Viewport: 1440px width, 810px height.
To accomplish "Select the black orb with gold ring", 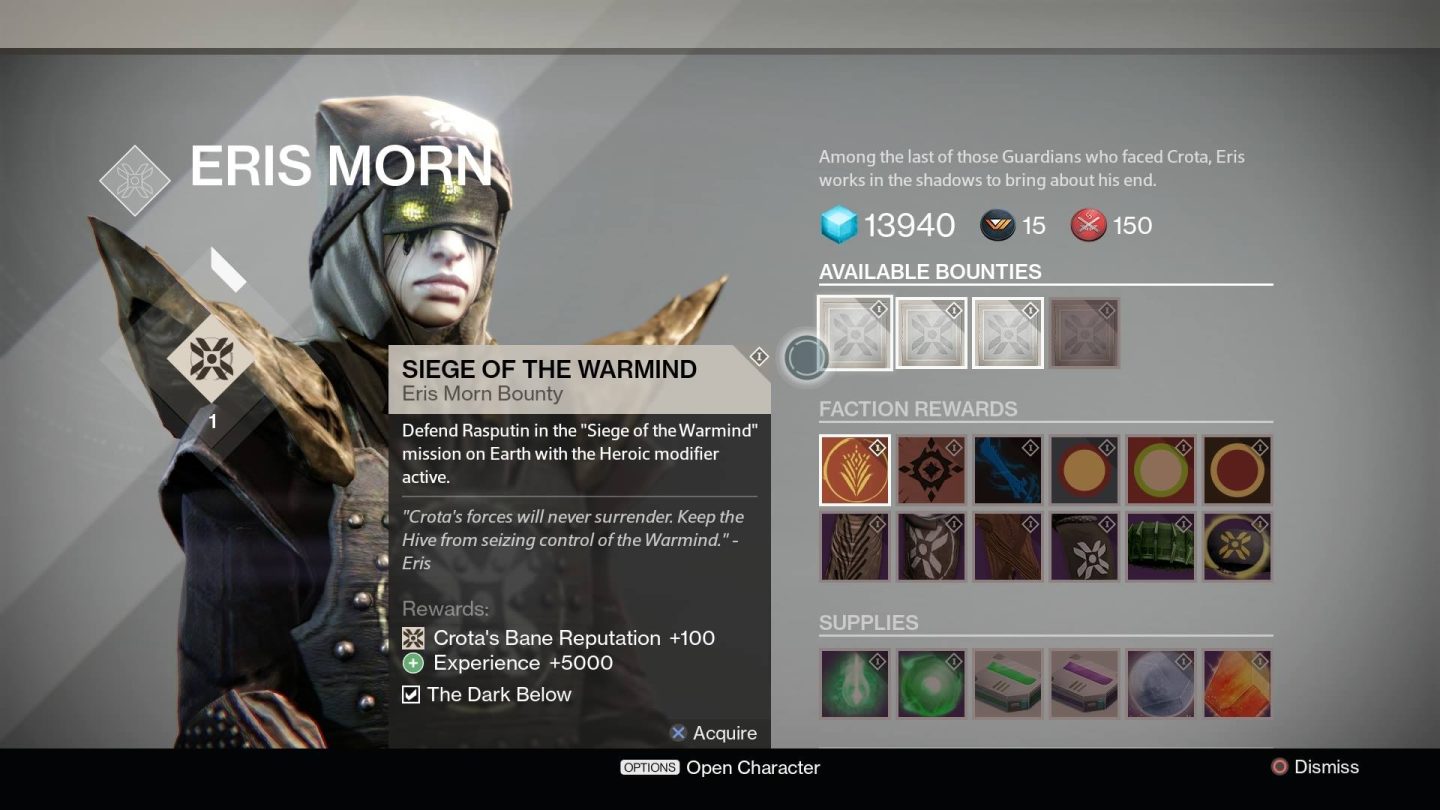I will pyautogui.click(x=1238, y=547).
